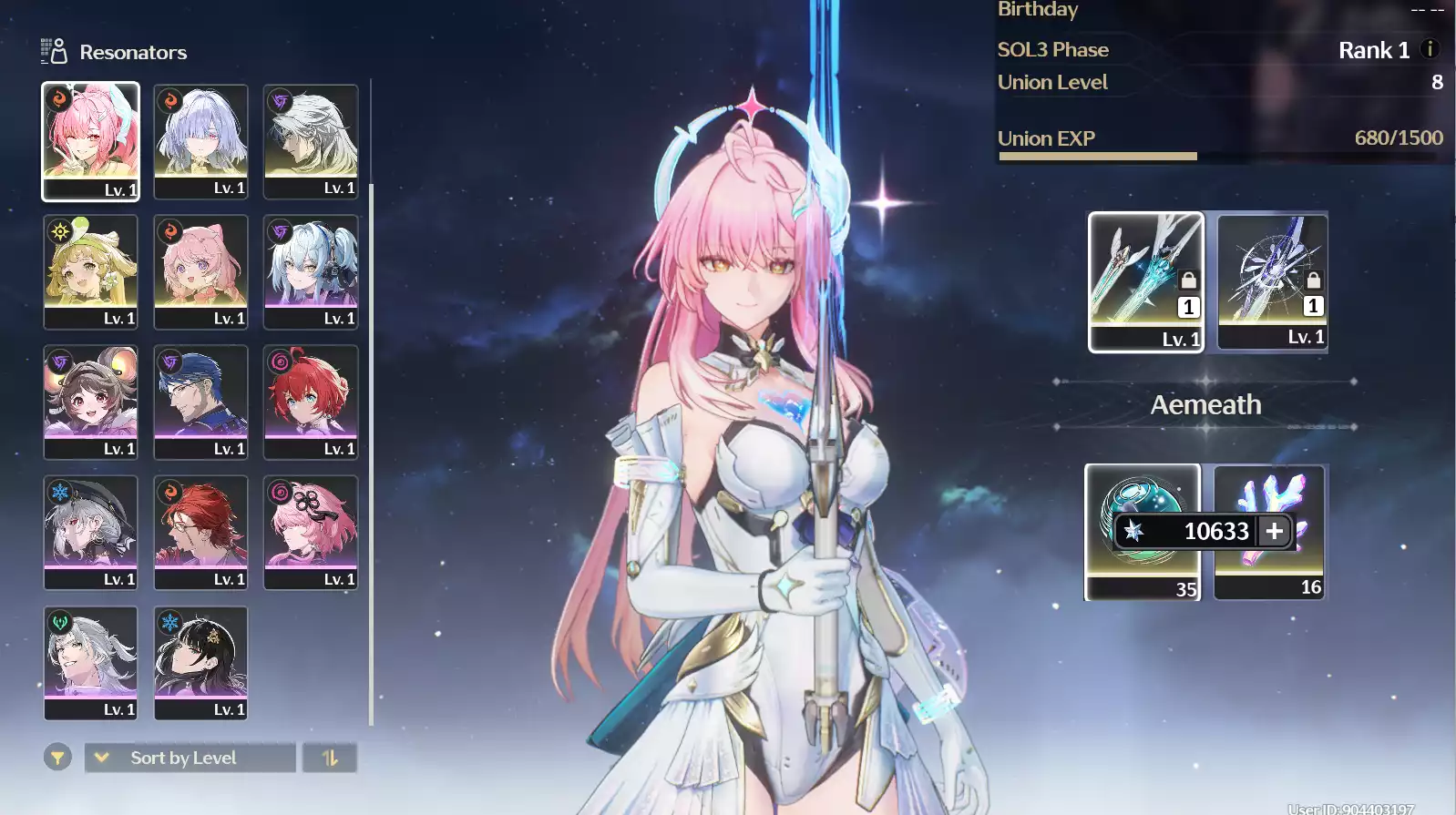Open the Sort by Level dropdown
Screen dimensions: 1456x815
tap(190, 758)
